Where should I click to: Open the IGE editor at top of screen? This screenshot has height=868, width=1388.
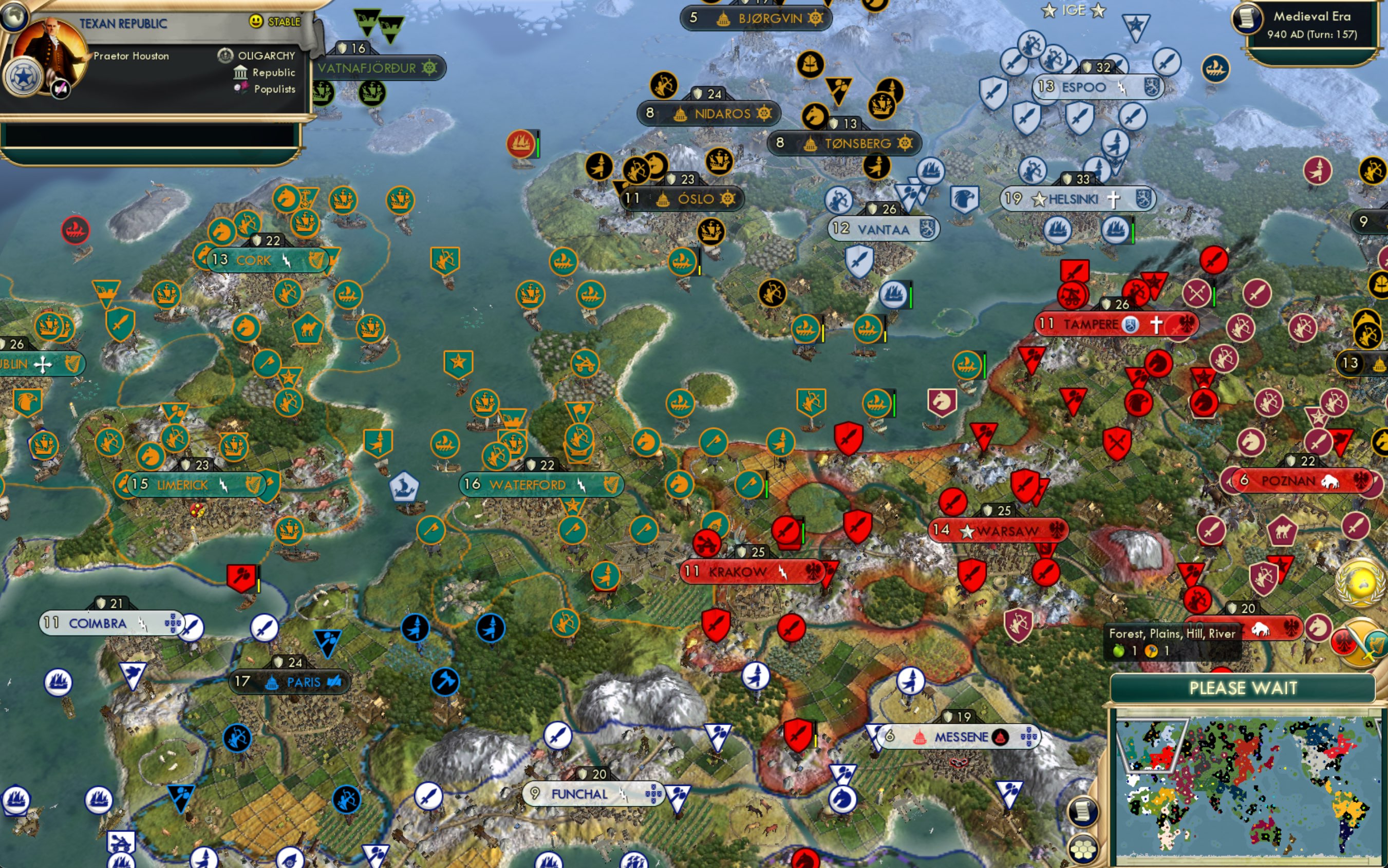(1074, 10)
